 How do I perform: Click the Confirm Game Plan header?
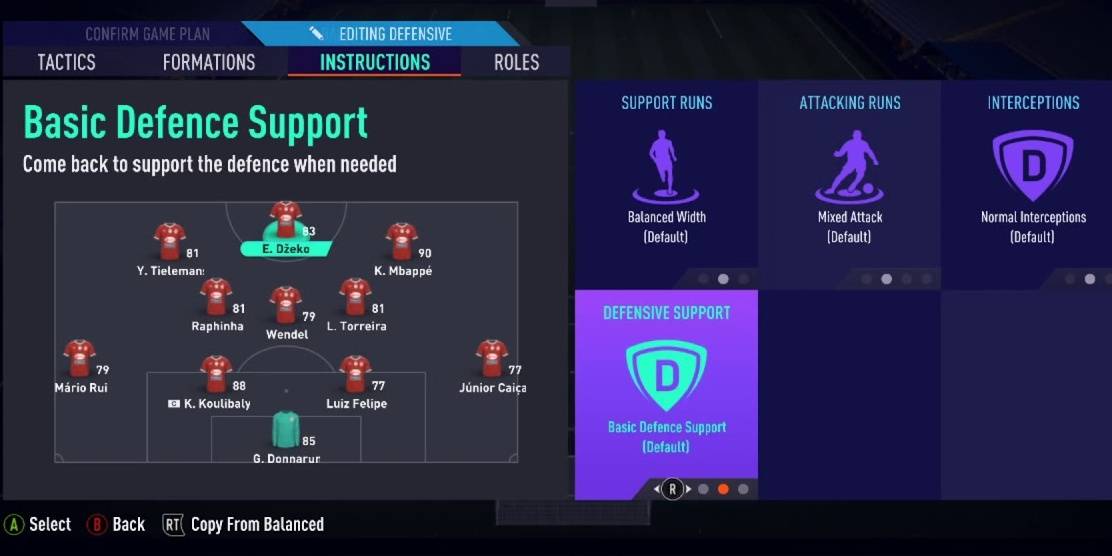point(147,34)
